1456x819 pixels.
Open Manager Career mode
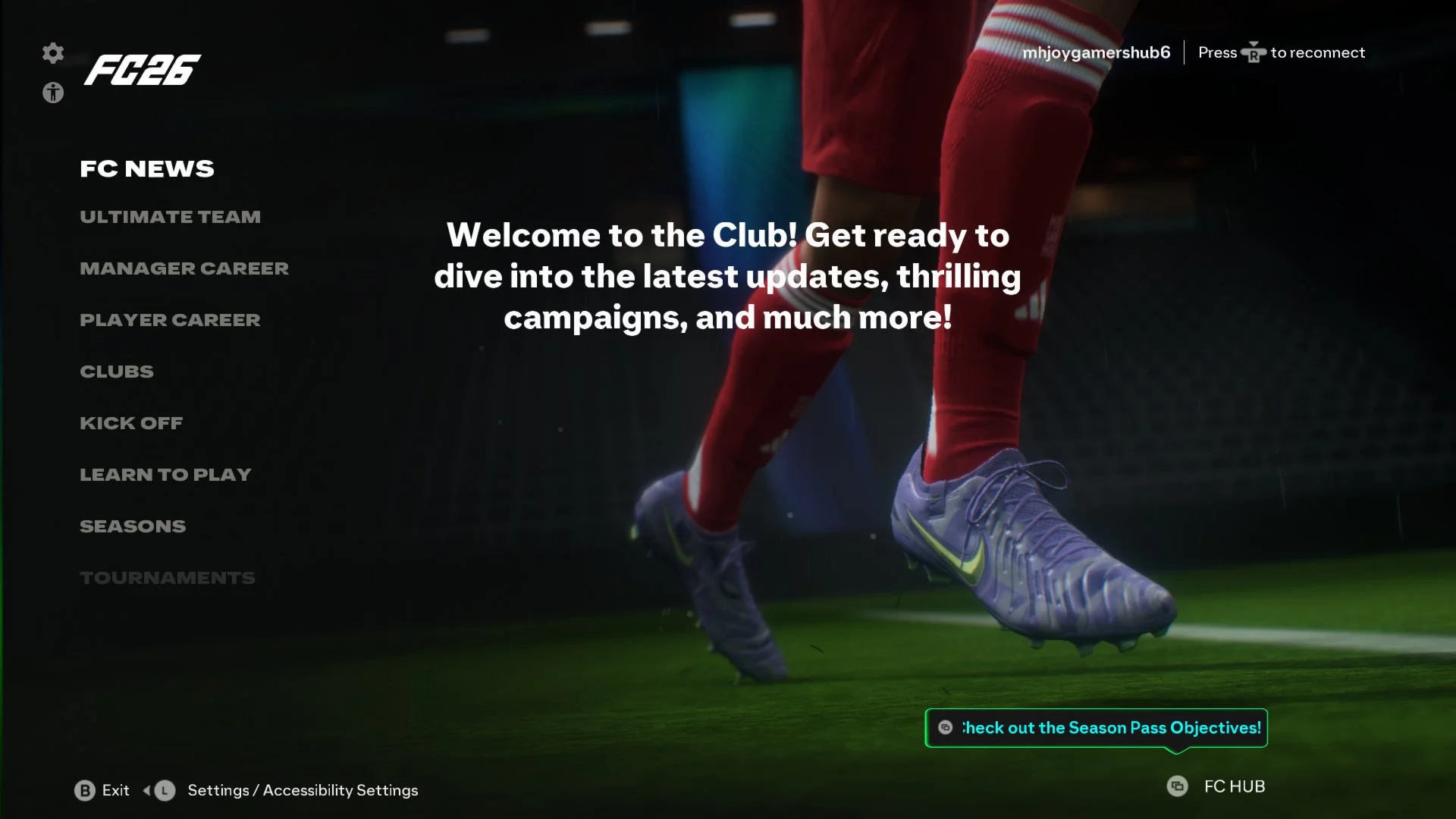pyautogui.click(x=184, y=268)
